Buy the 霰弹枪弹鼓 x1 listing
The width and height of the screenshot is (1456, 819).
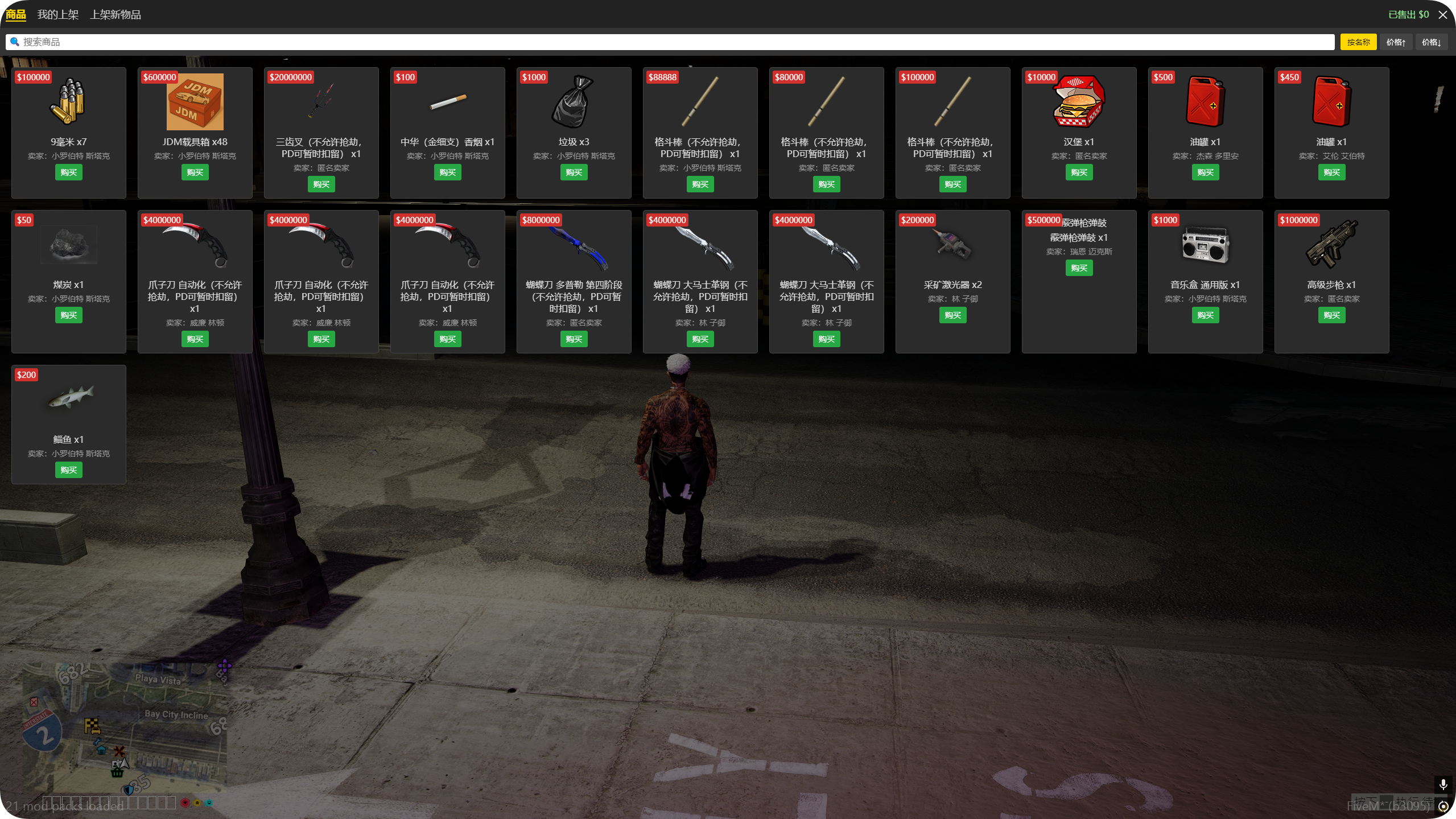tap(1079, 267)
